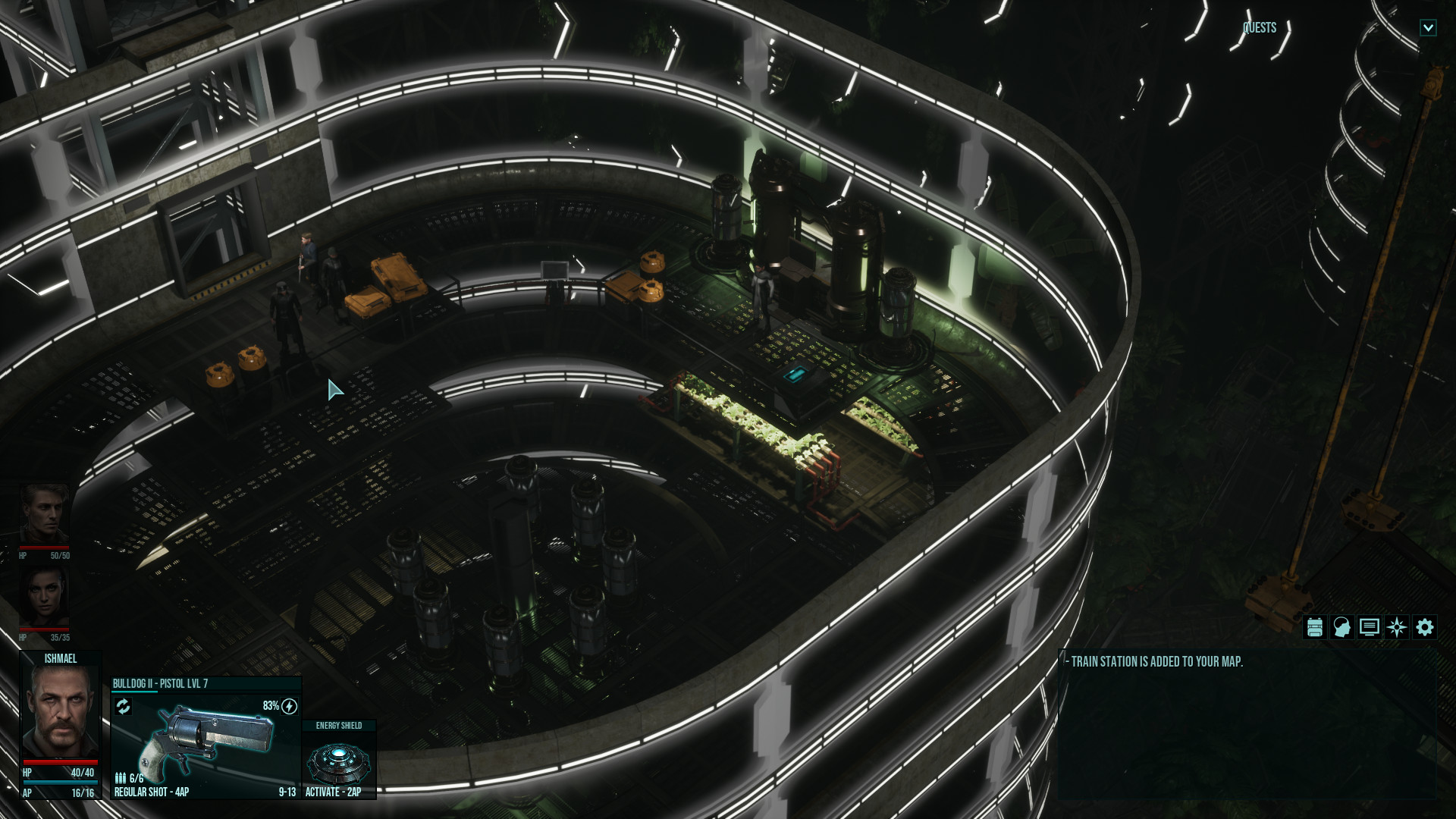Click the lightning bolt icon beside 83%
Screen dimensions: 1456x819
[290, 707]
